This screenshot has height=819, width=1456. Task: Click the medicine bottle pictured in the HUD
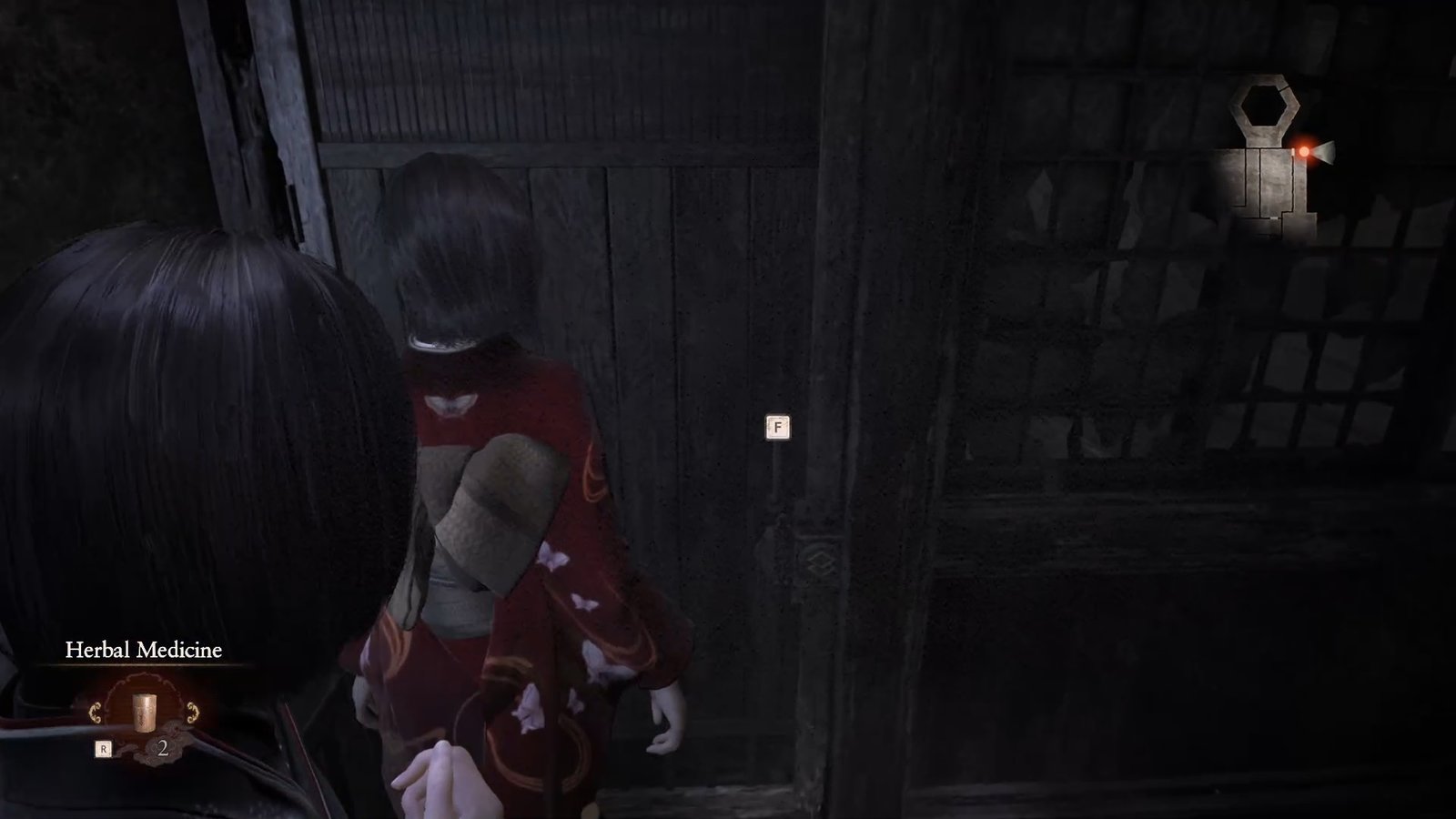pyautogui.click(x=144, y=713)
